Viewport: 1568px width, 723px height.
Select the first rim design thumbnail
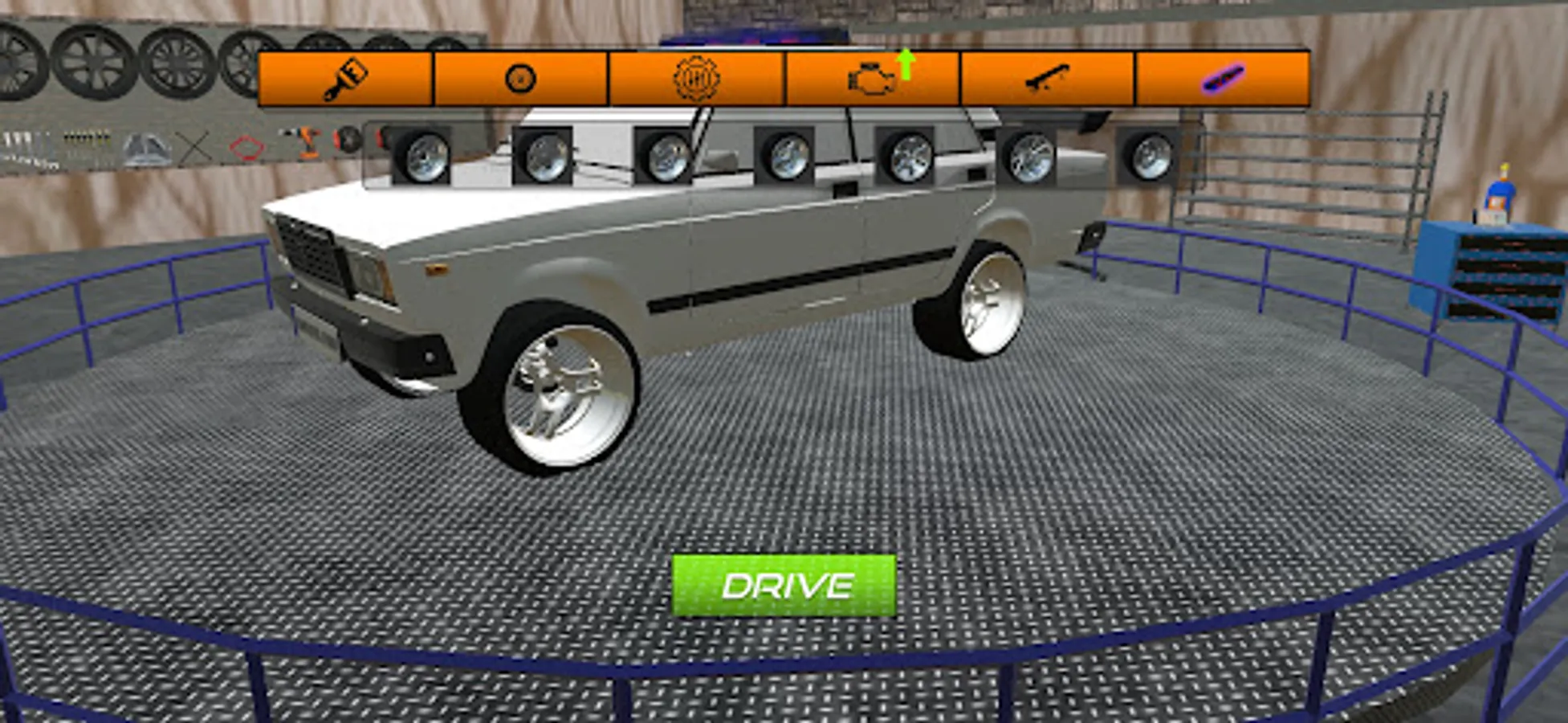tap(426, 154)
